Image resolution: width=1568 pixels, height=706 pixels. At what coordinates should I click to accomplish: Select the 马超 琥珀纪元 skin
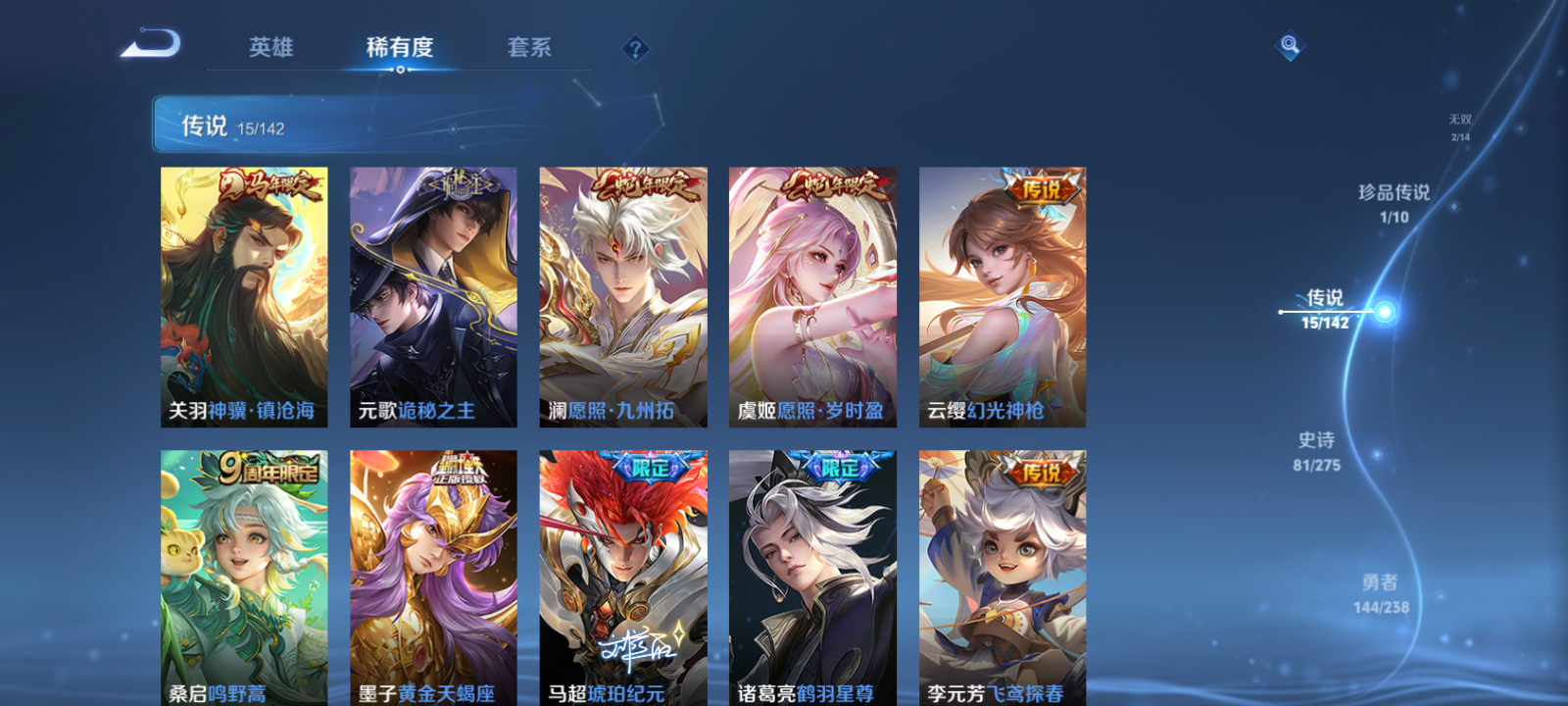[x=621, y=574]
